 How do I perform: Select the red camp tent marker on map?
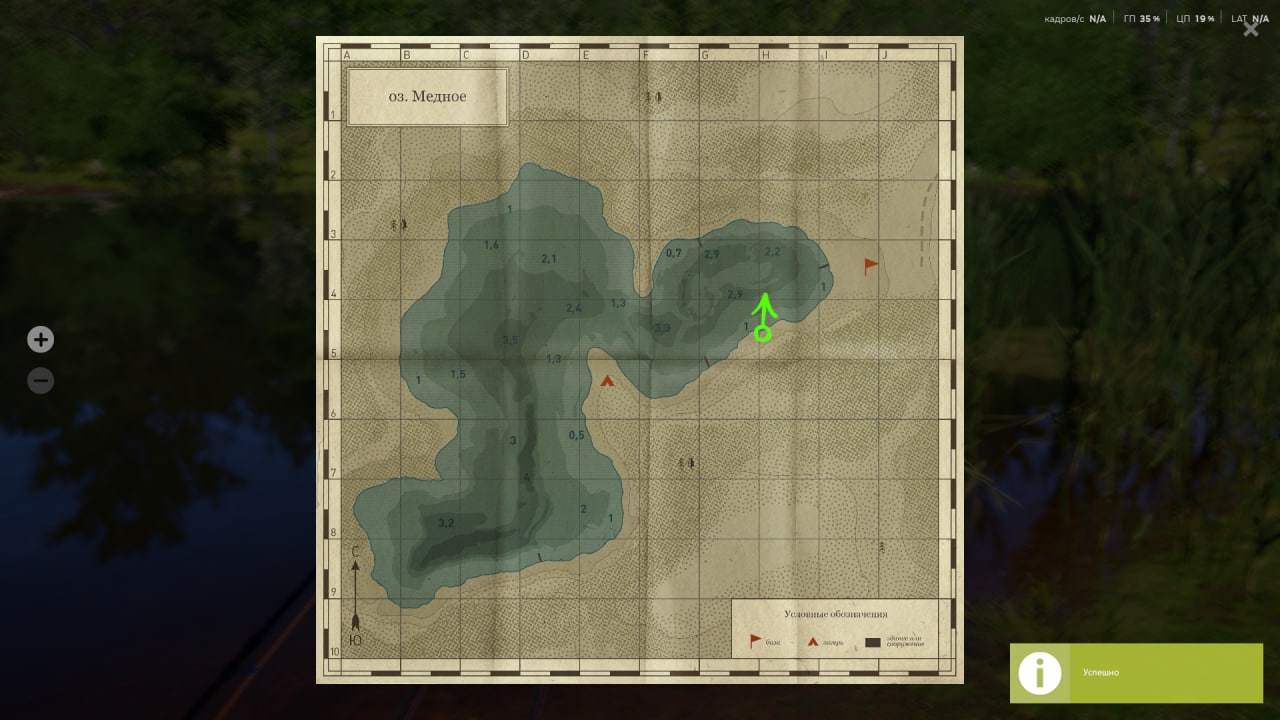[x=607, y=380]
